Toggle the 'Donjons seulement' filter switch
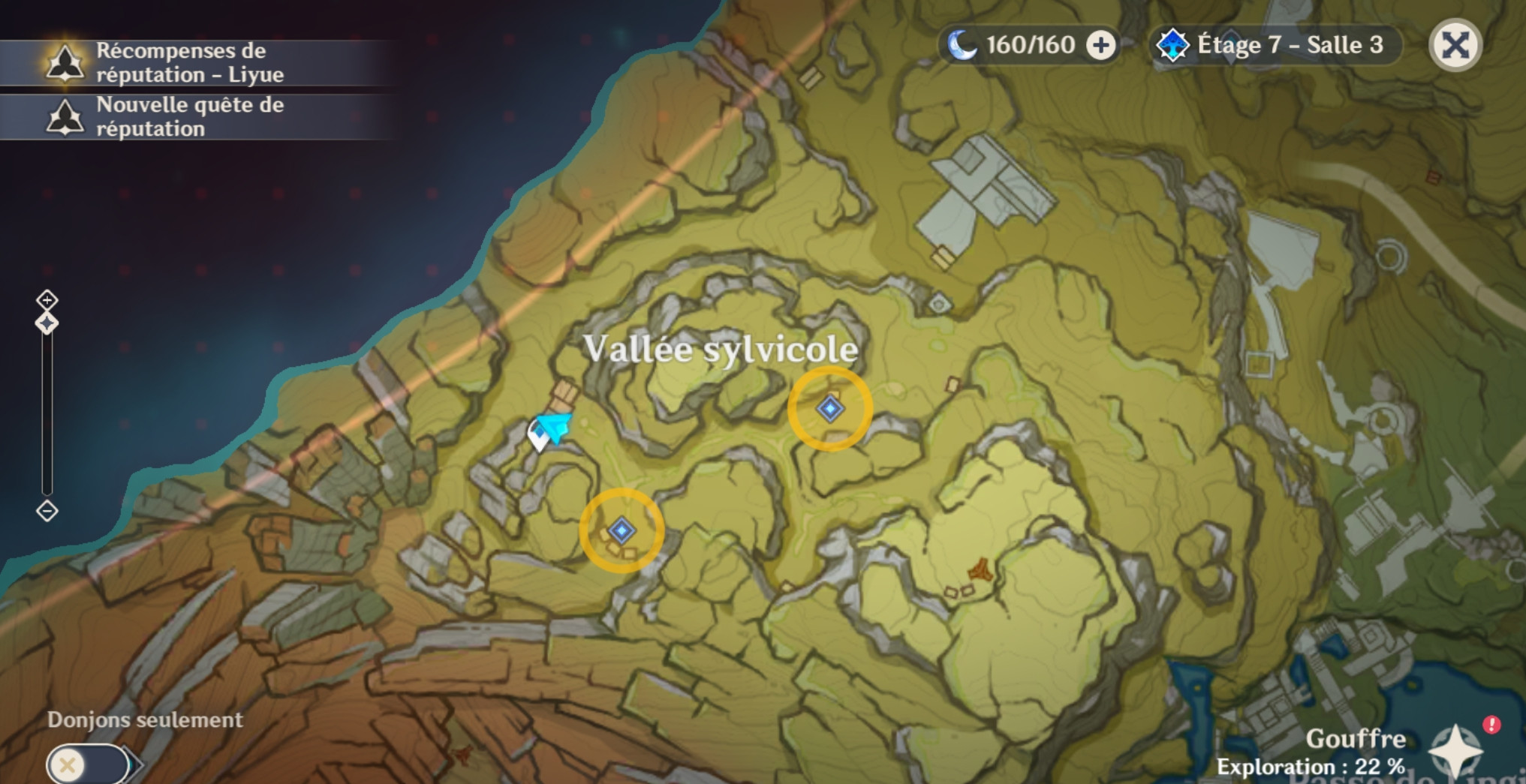Image resolution: width=1526 pixels, height=784 pixels. 89,764
